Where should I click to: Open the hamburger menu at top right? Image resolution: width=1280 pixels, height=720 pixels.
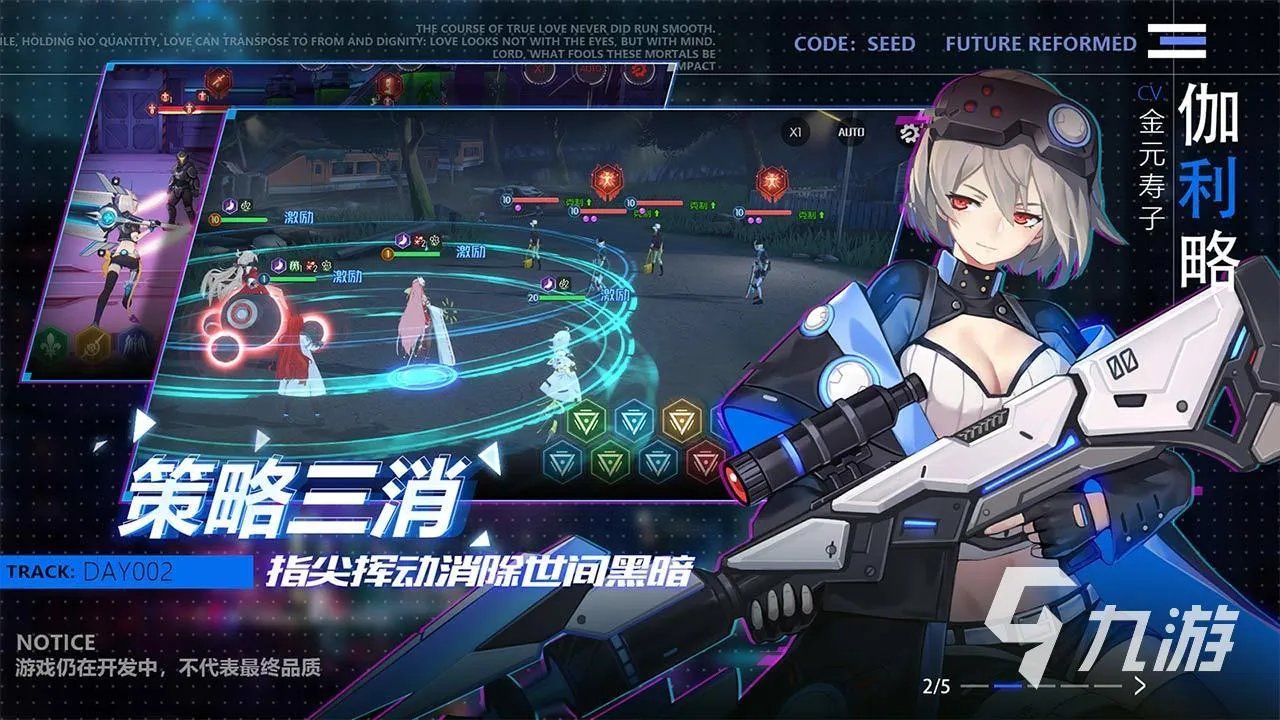coord(1176,42)
